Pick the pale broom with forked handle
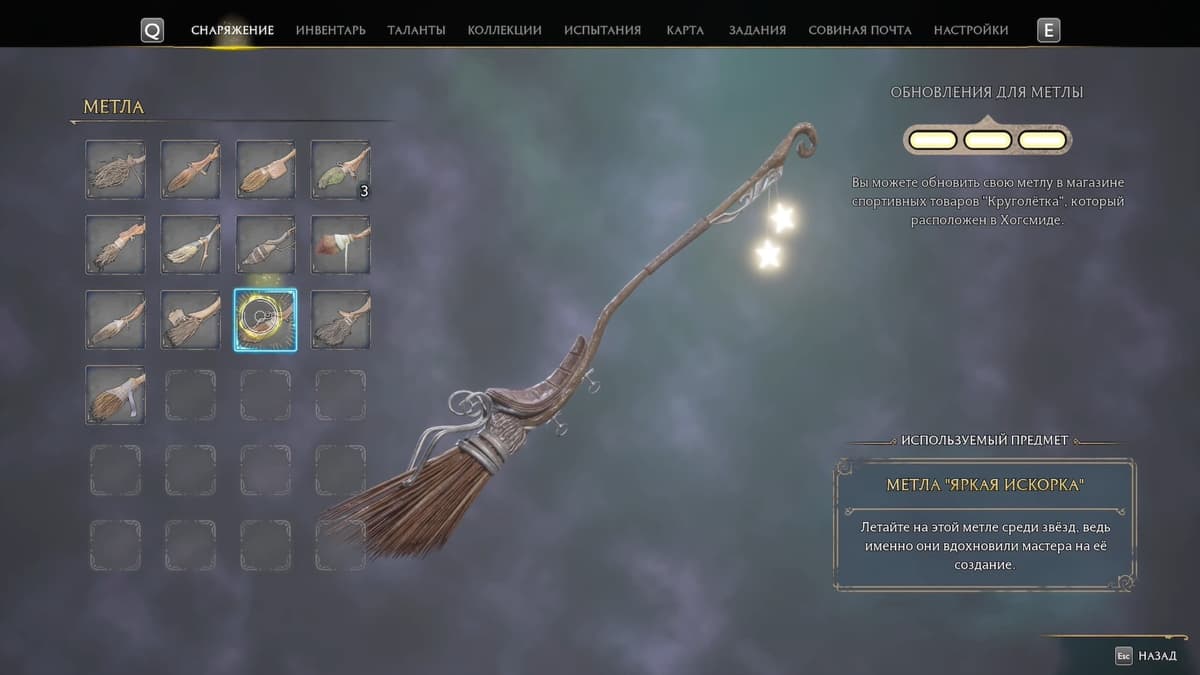This screenshot has width=1200, height=675. click(190, 245)
